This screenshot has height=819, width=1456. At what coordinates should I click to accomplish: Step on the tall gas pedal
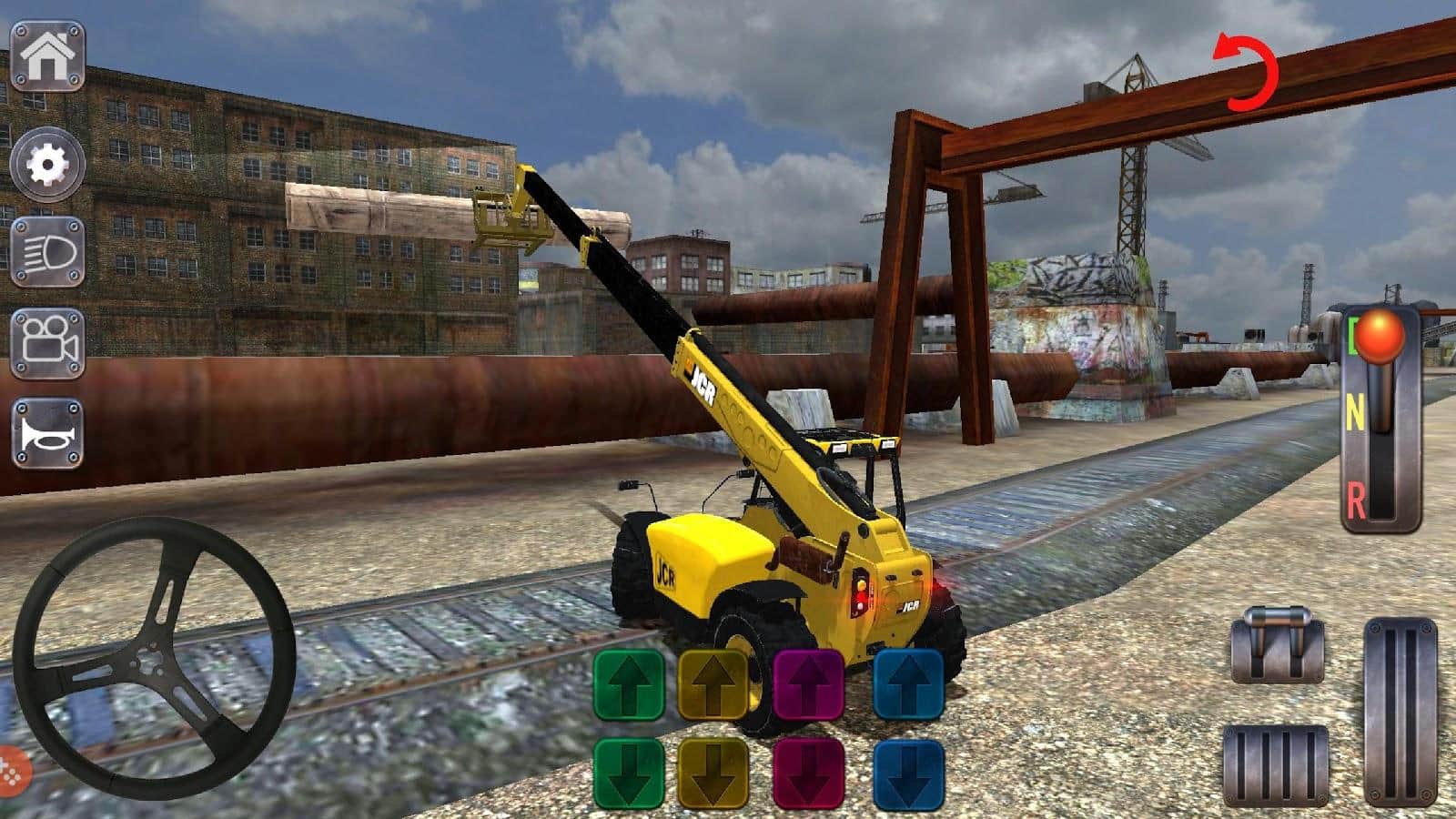(1400, 713)
